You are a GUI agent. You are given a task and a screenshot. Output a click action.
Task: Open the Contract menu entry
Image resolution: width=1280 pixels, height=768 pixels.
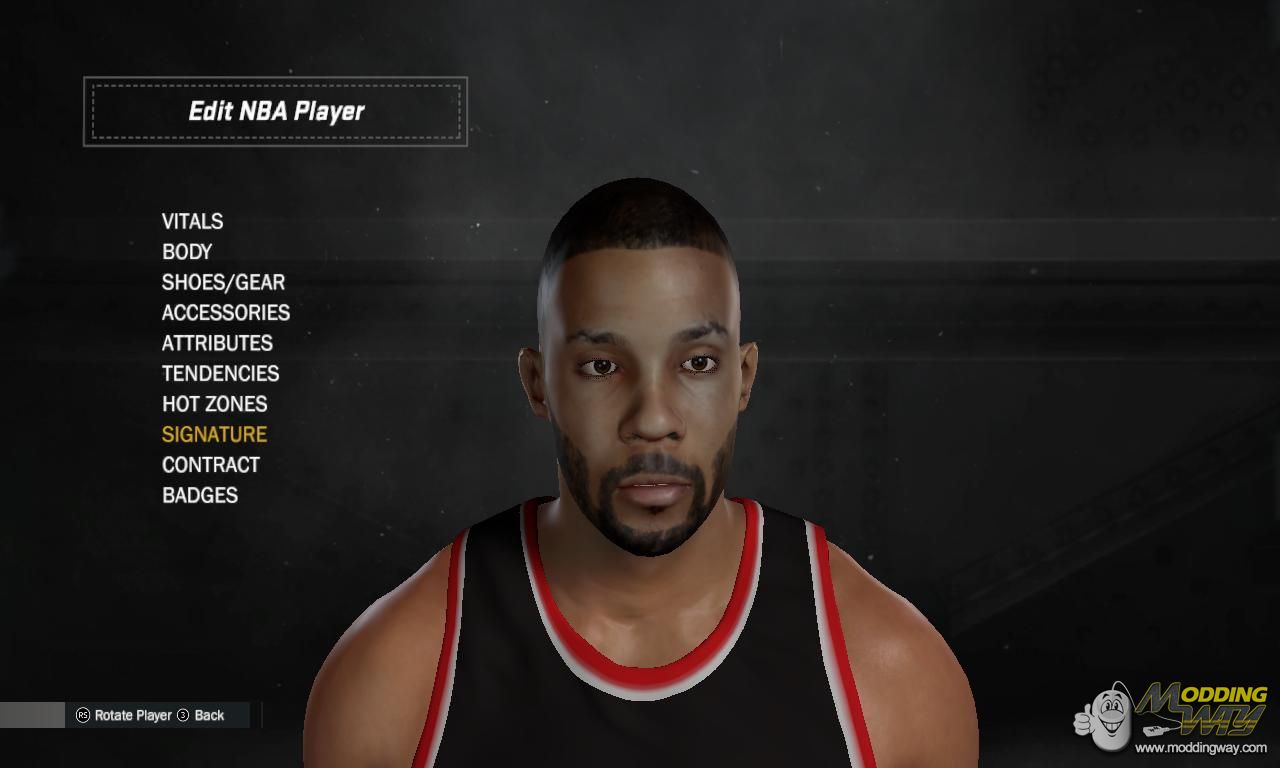pyautogui.click(x=211, y=465)
